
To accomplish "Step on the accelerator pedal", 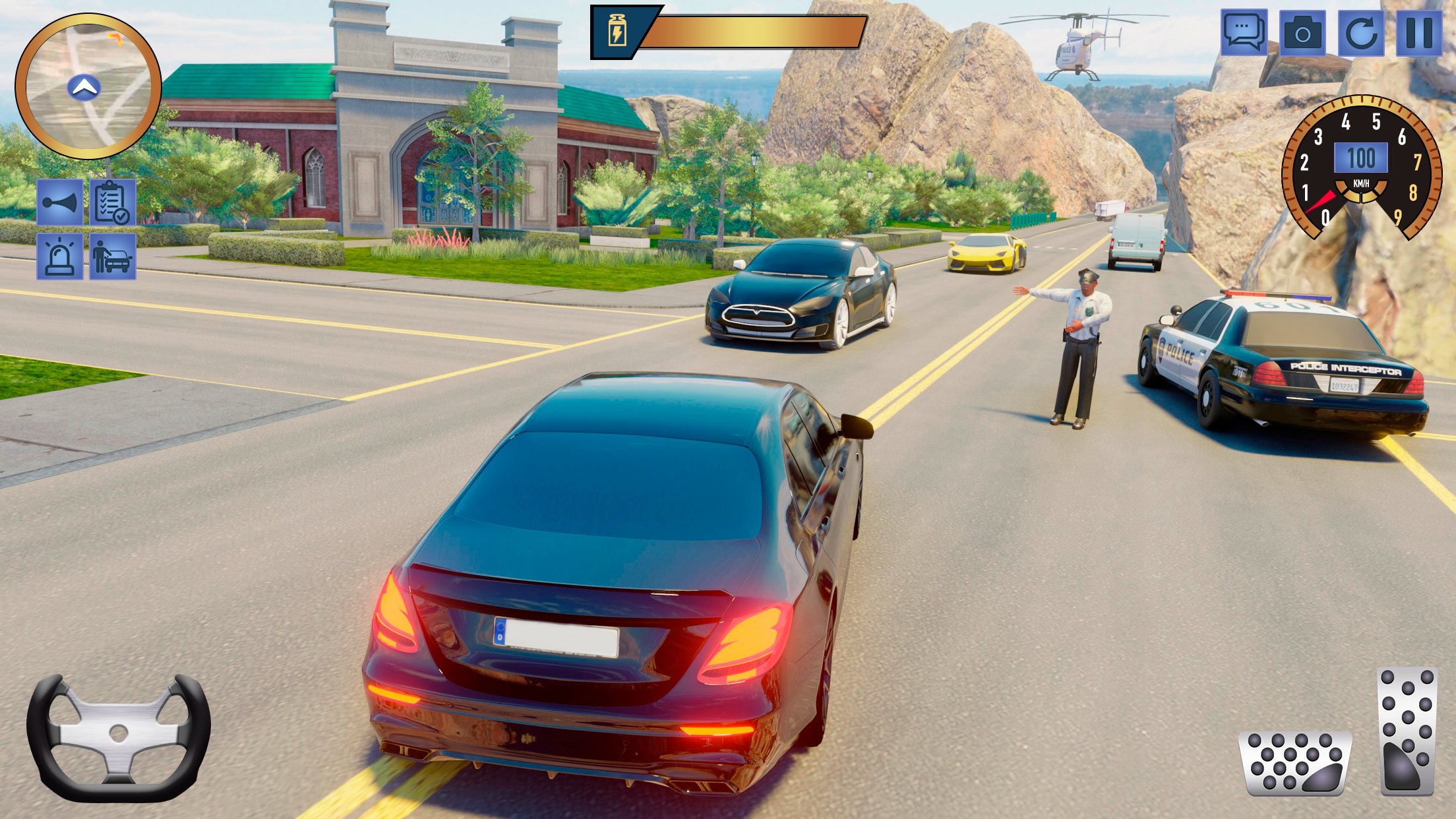I will tap(1407, 731).
